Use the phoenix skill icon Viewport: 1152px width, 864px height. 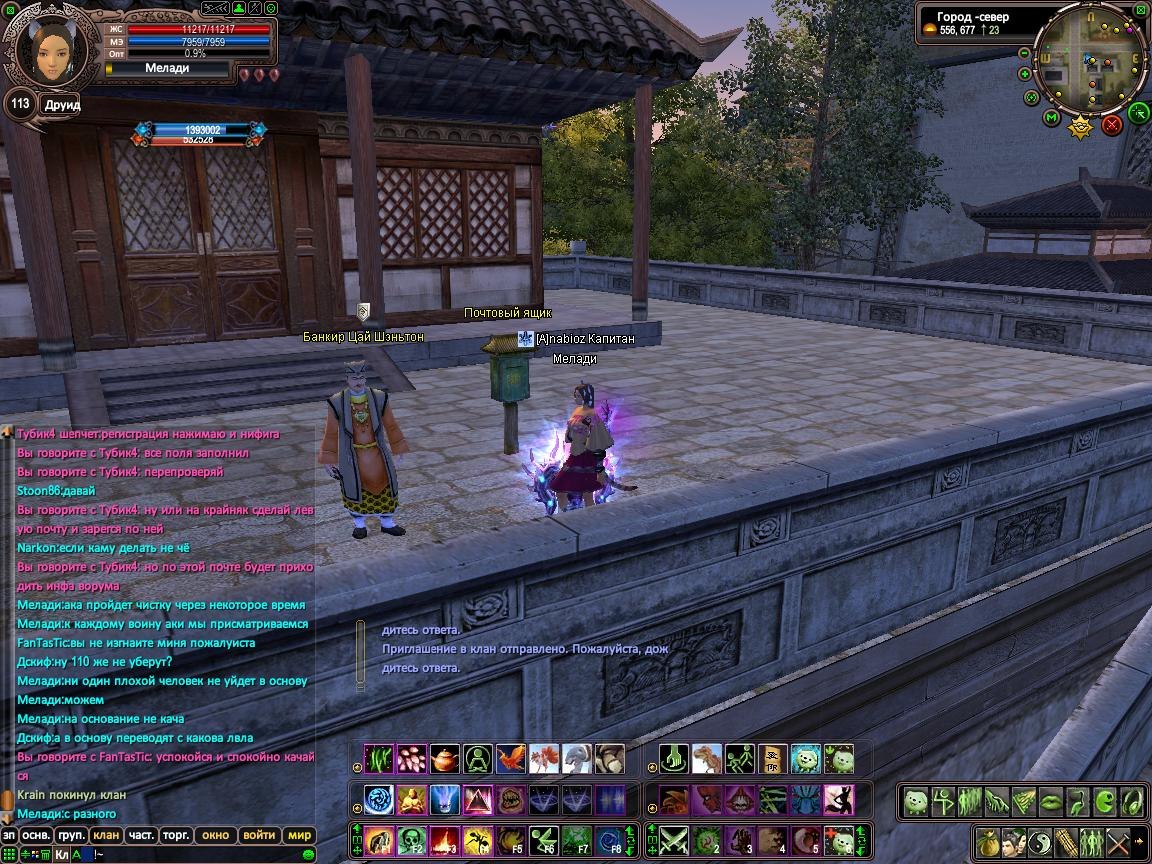(x=510, y=759)
